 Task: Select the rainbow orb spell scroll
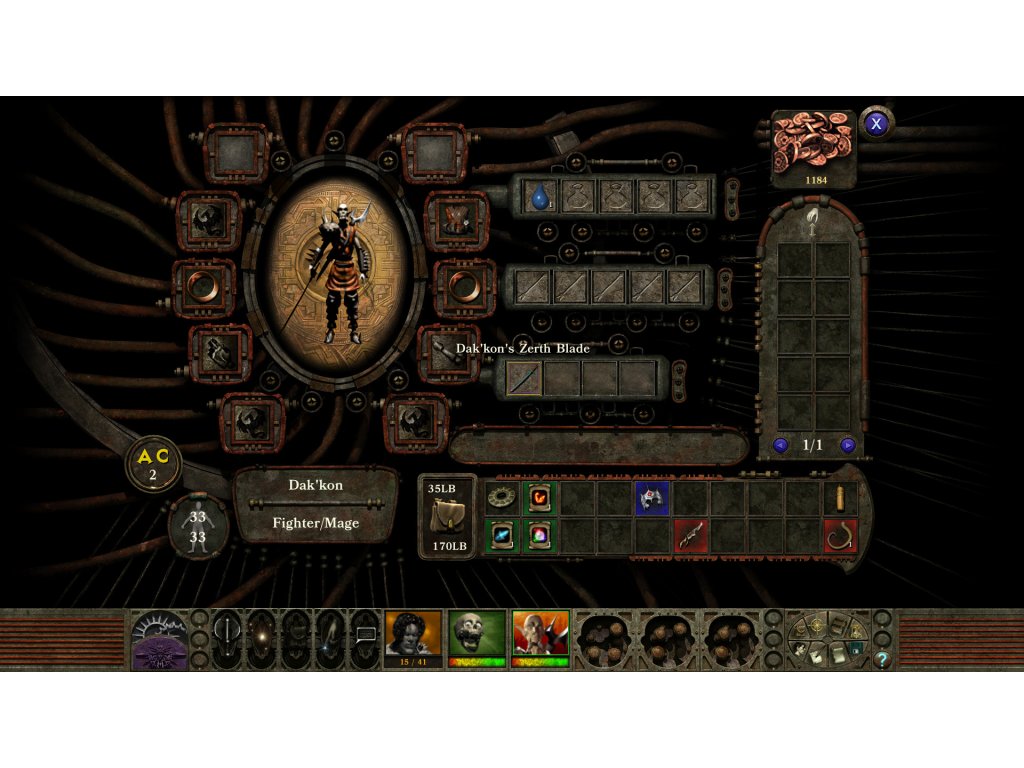click(x=540, y=535)
